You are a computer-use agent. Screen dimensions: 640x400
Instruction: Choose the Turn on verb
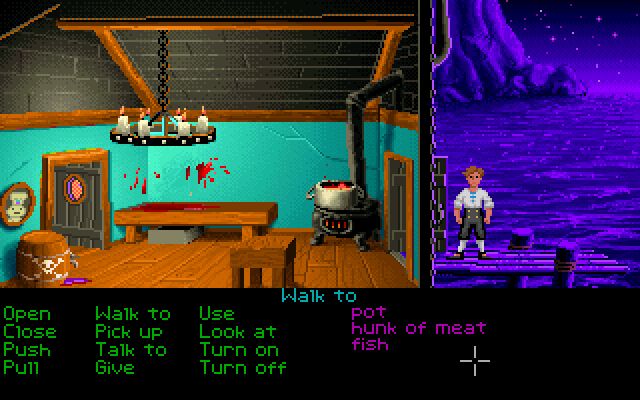click(x=238, y=349)
